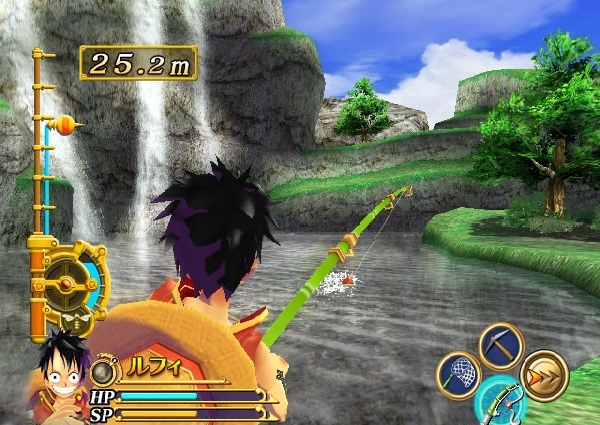This screenshot has height=425, width=600.
Task: Select the bug net tool icon
Action: pos(458,376)
